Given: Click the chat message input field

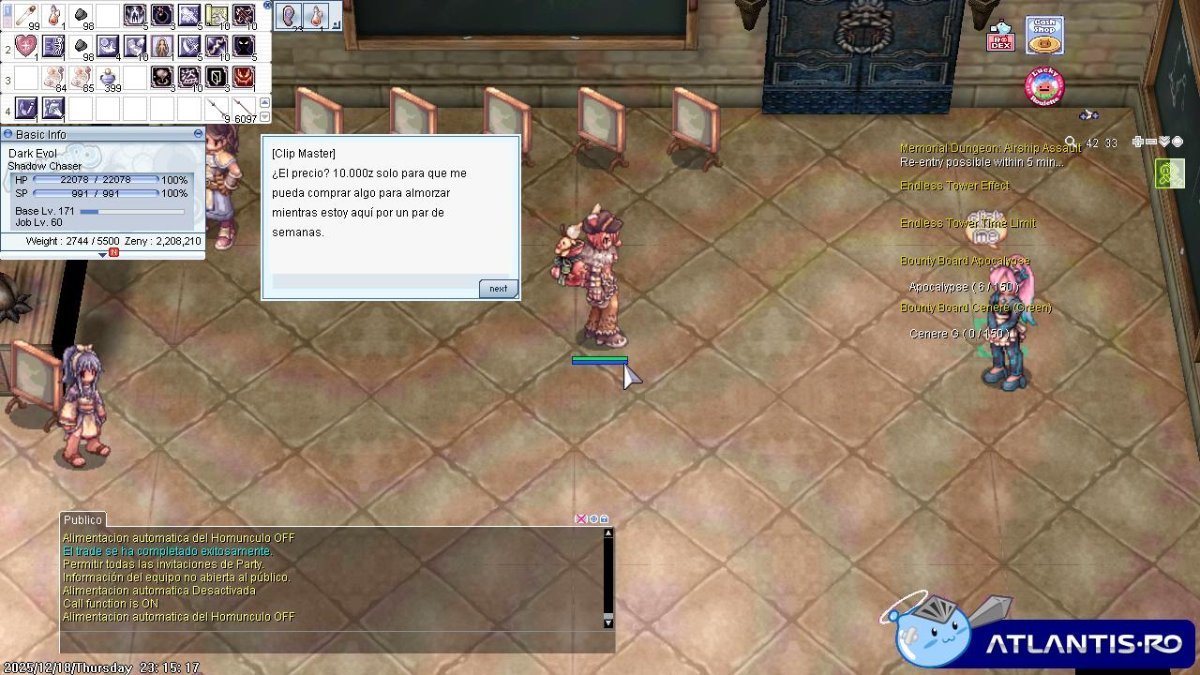Looking at the screenshot, I should (330, 642).
